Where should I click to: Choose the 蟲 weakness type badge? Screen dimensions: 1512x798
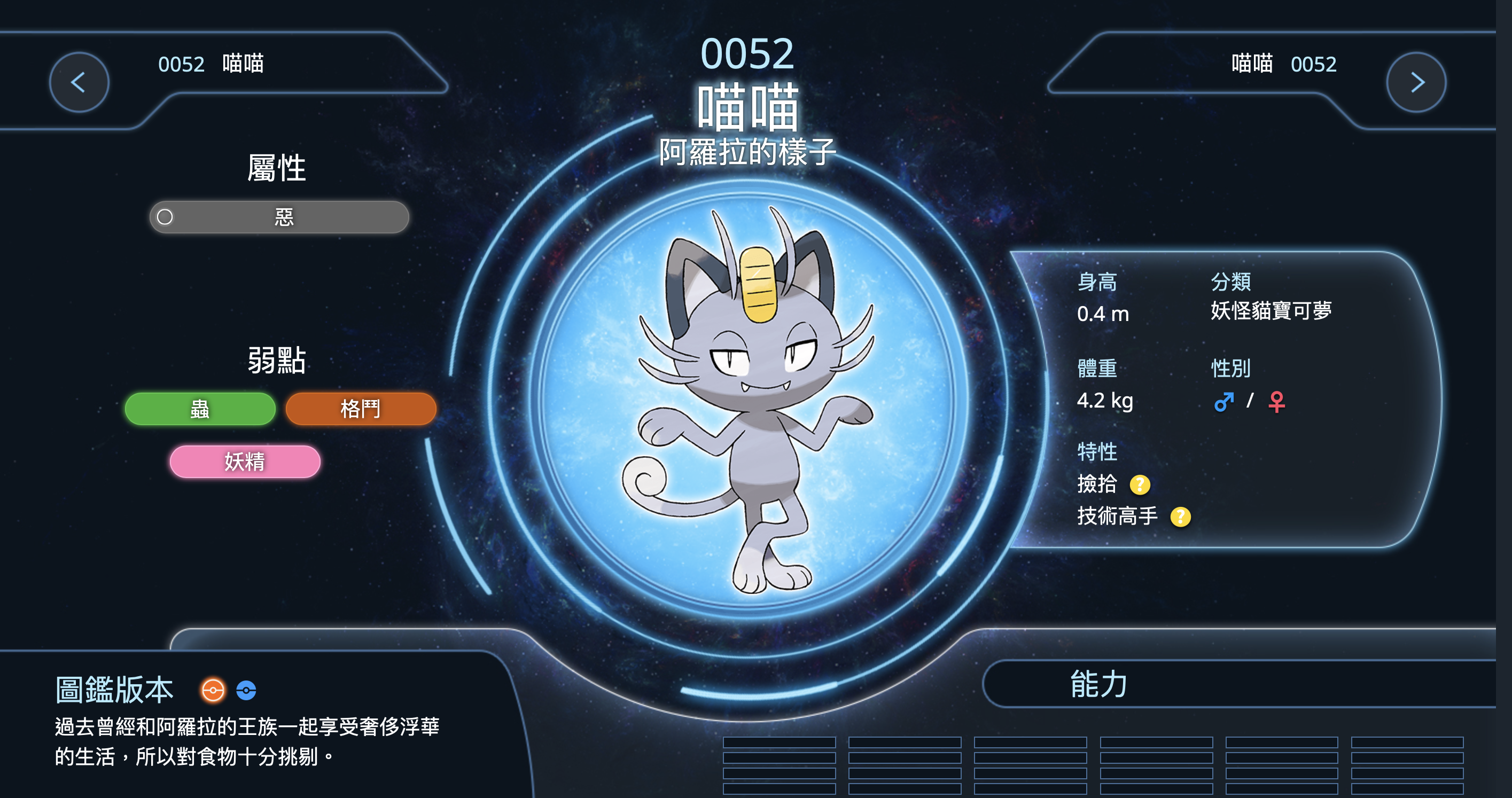coord(200,409)
